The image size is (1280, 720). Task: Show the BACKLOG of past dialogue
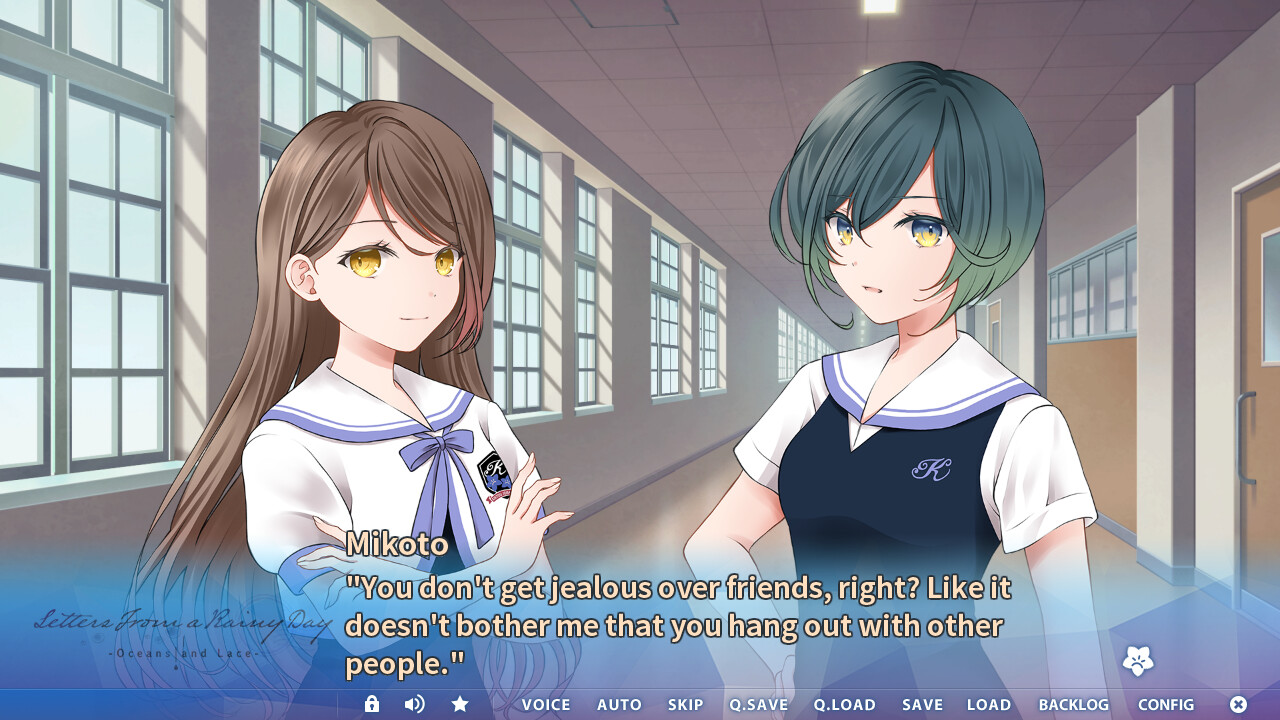click(1074, 705)
